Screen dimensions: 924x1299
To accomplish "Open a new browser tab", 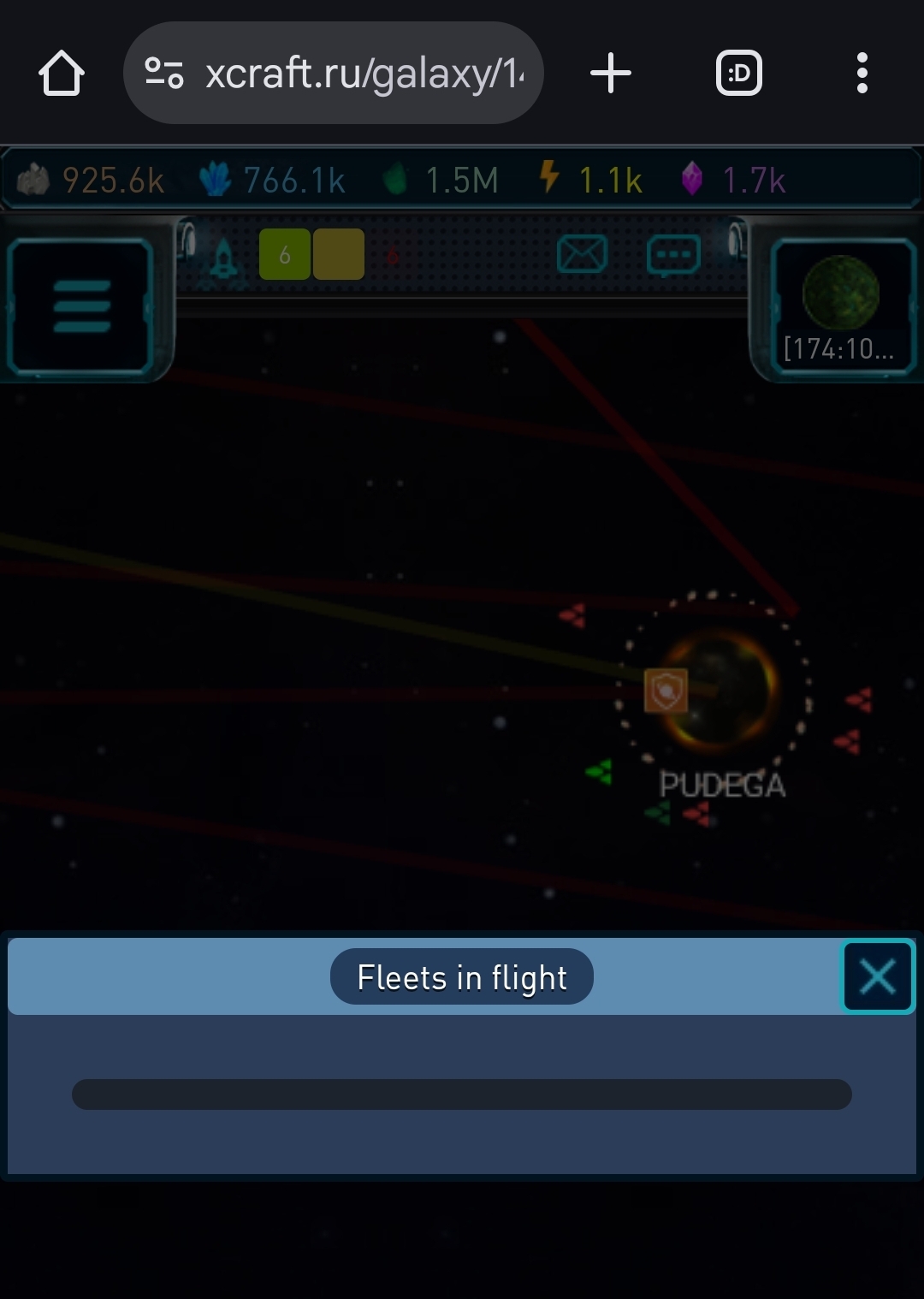I will tap(611, 74).
